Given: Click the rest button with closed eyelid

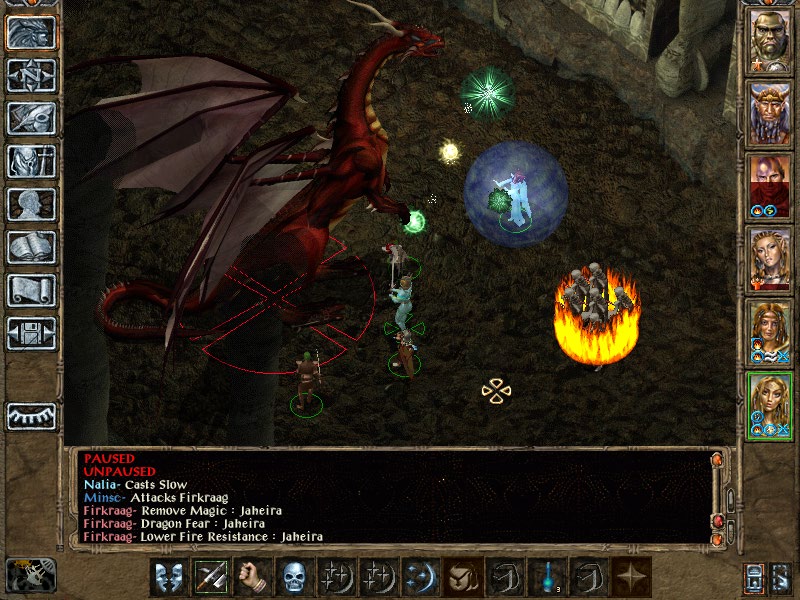Looking at the screenshot, I should [x=31, y=416].
